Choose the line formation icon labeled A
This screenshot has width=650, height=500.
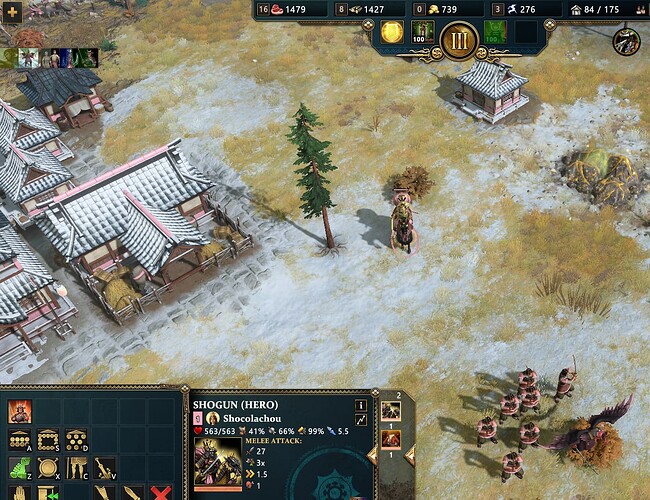tap(19, 440)
